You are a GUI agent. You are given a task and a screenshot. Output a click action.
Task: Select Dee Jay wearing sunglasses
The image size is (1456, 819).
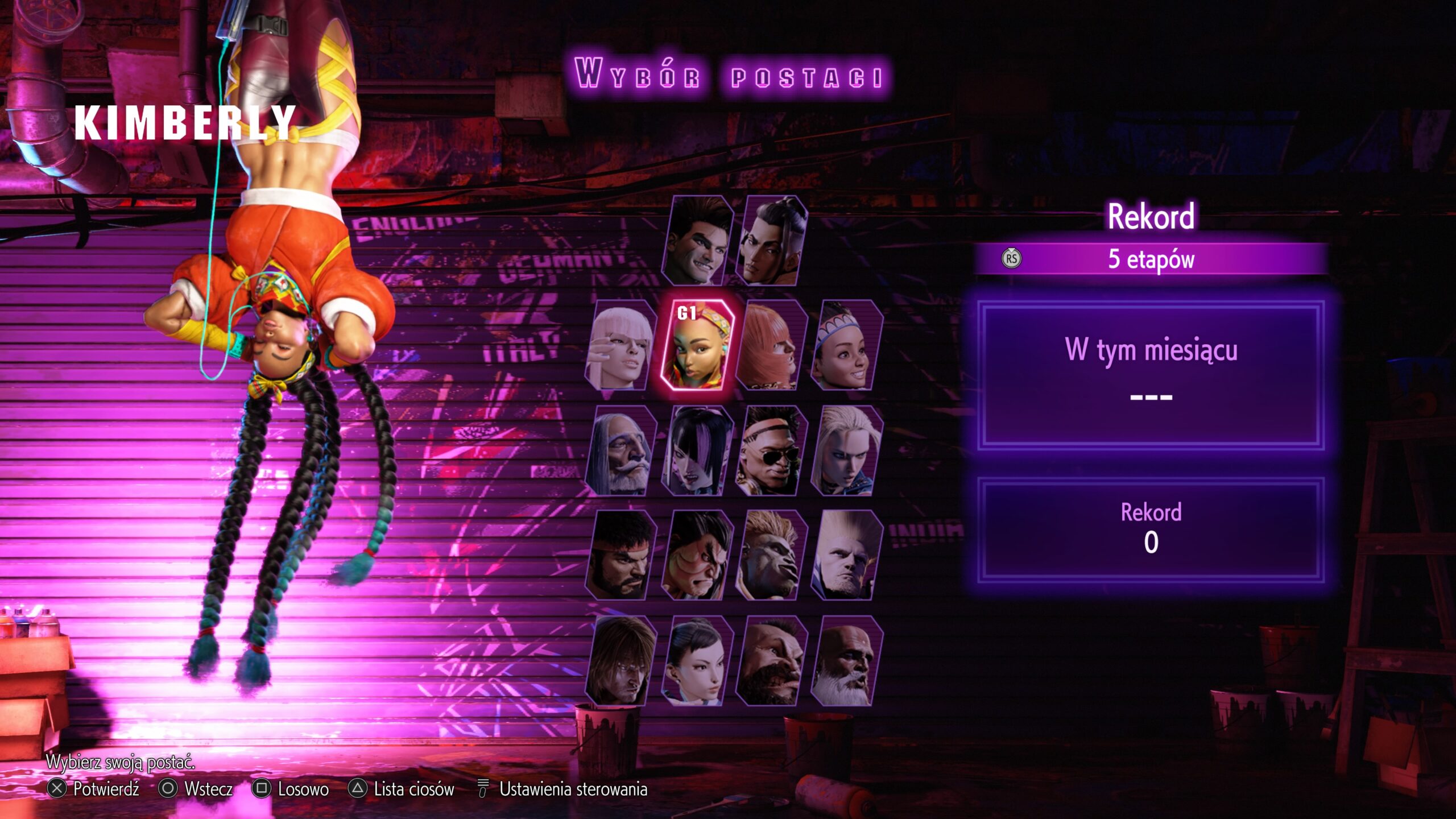coord(771,450)
